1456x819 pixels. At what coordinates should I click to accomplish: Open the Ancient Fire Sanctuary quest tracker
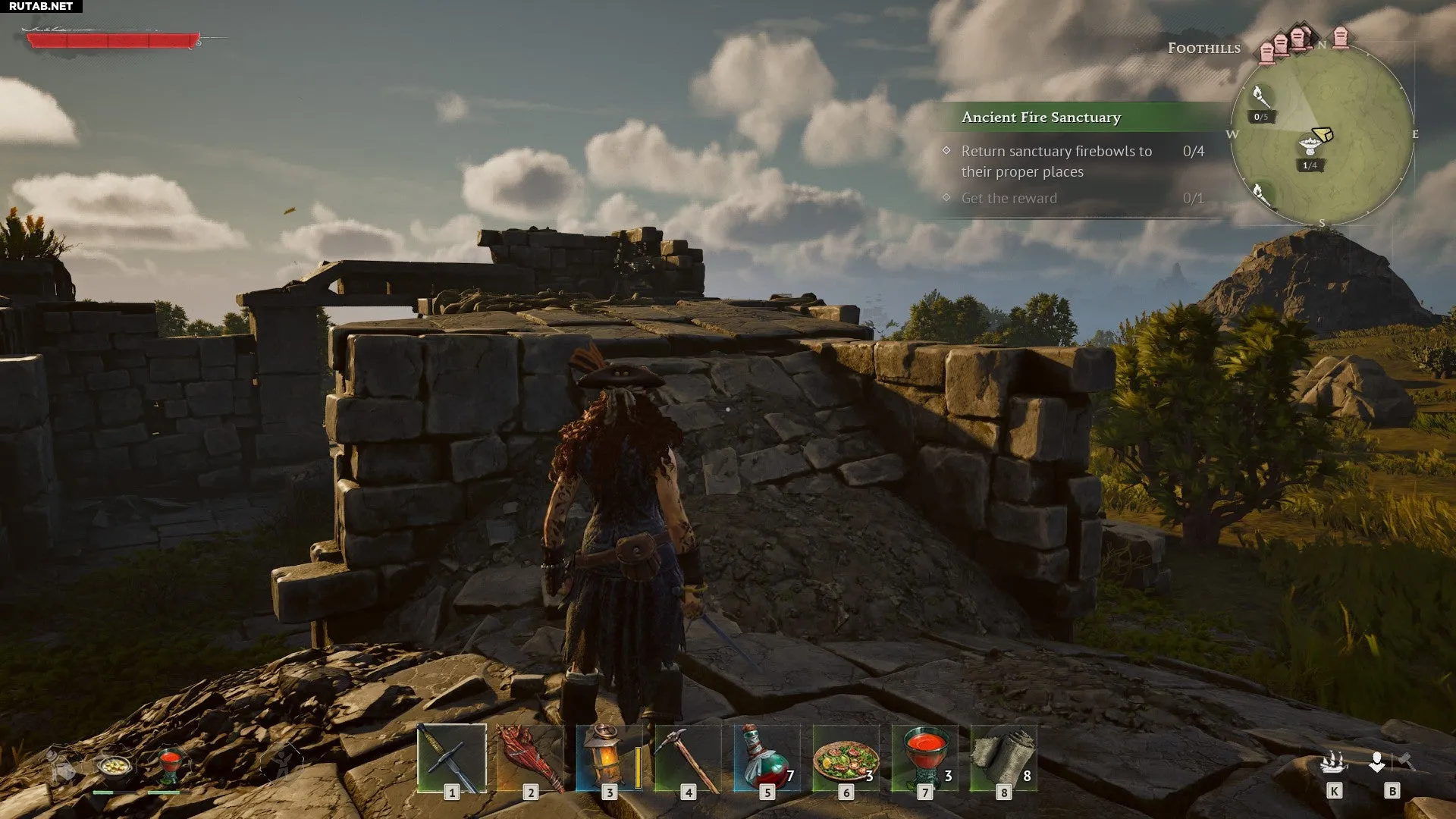click(x=1040, y=118)
